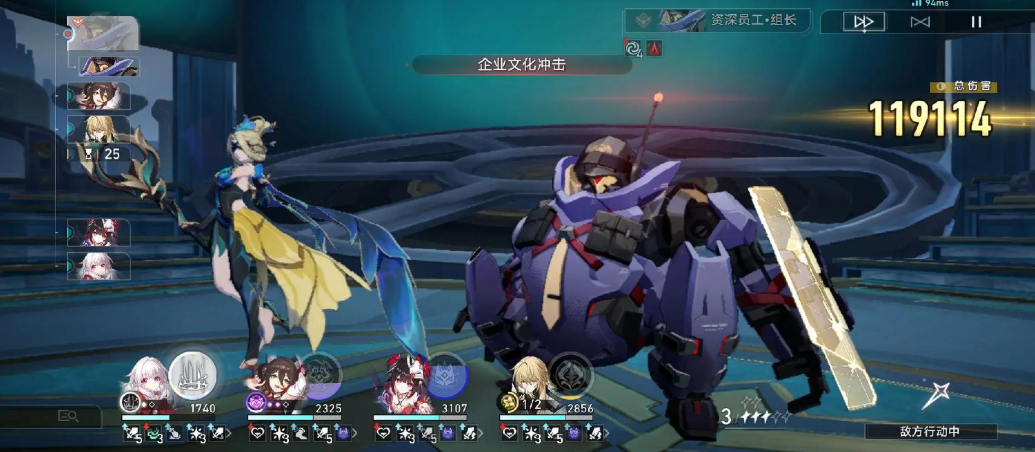Select the white-haired character in turn order
Image resolution: width=1035 pixels, height=452 pixels.
99,266
